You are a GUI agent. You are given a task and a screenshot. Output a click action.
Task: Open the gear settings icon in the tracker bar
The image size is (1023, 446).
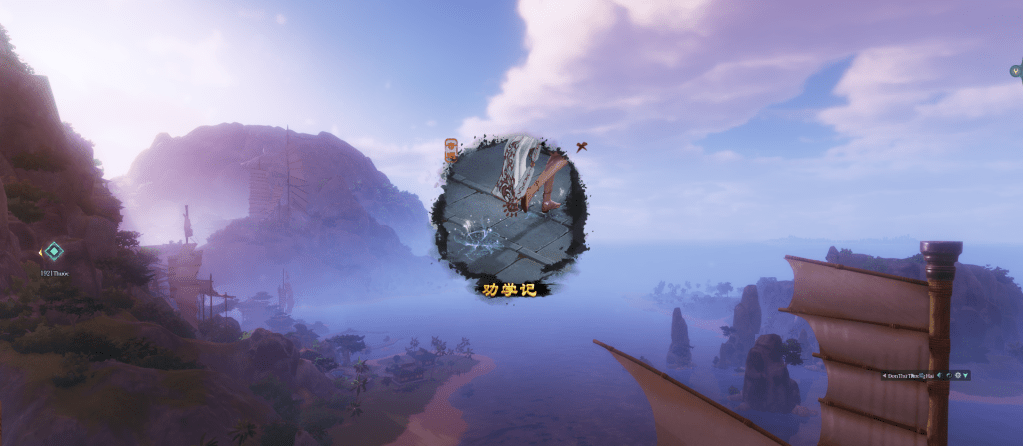(958, 375)
